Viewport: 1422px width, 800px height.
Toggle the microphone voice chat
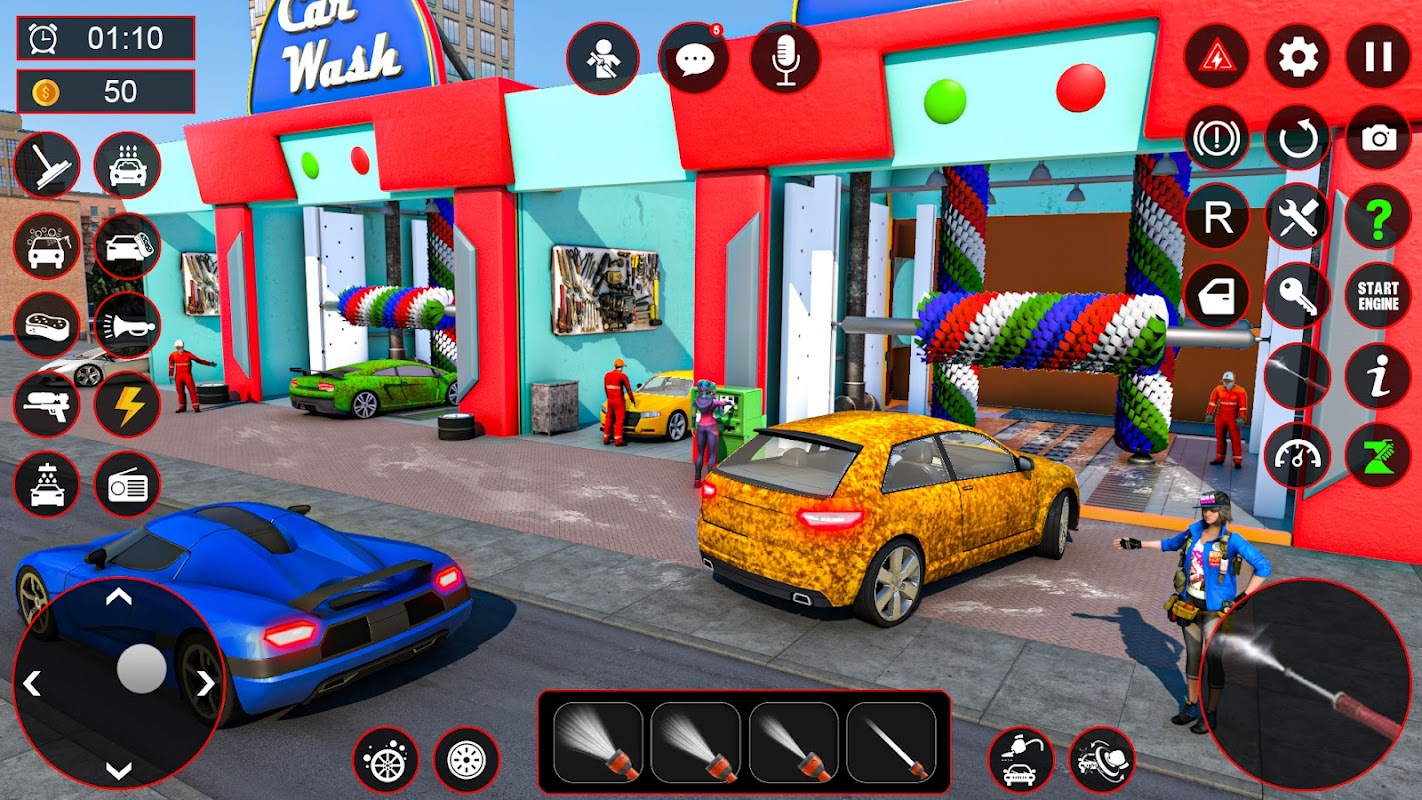[x=785, y=58]
